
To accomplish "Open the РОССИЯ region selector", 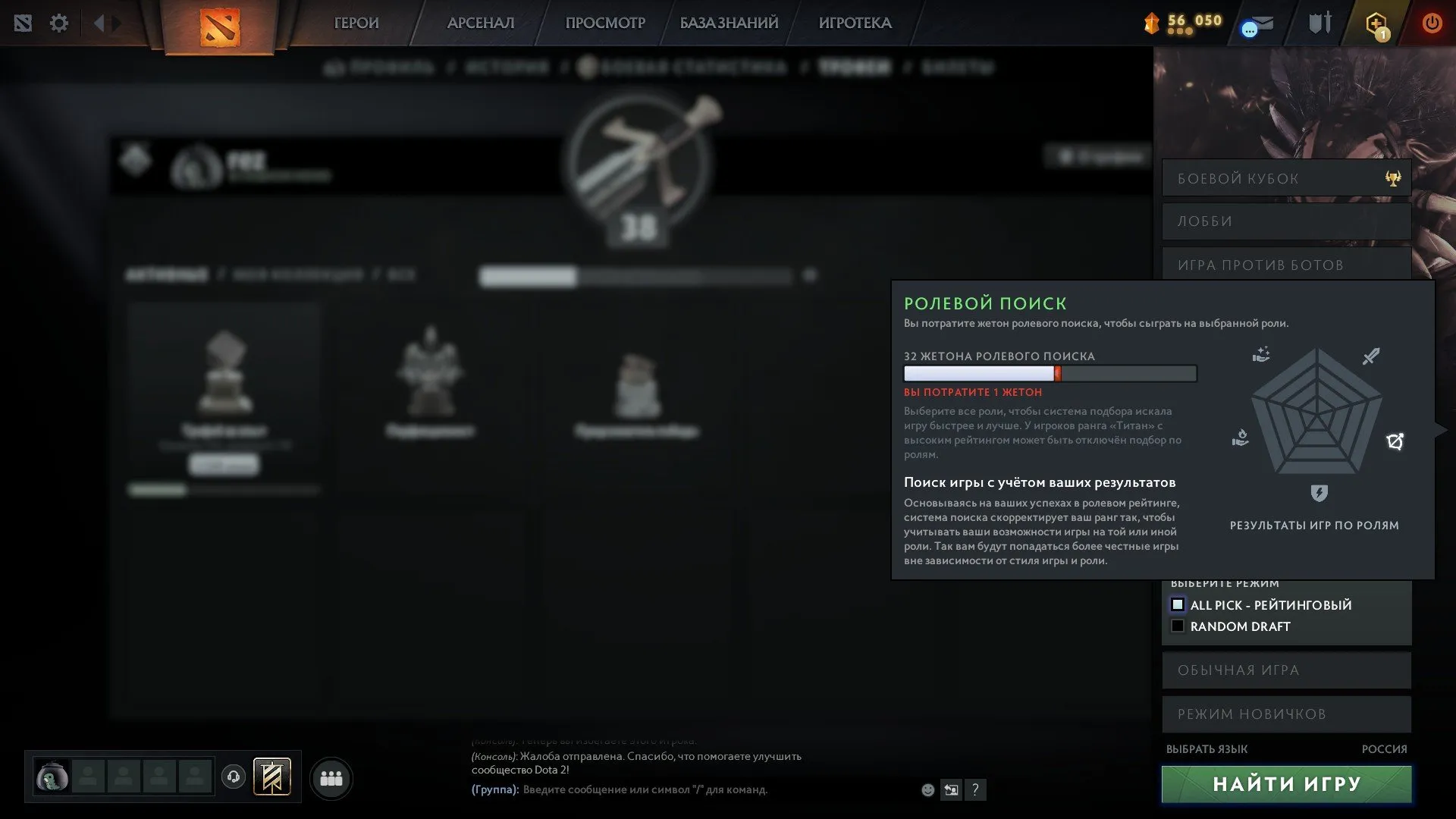I will click(x=1386, y=749).
